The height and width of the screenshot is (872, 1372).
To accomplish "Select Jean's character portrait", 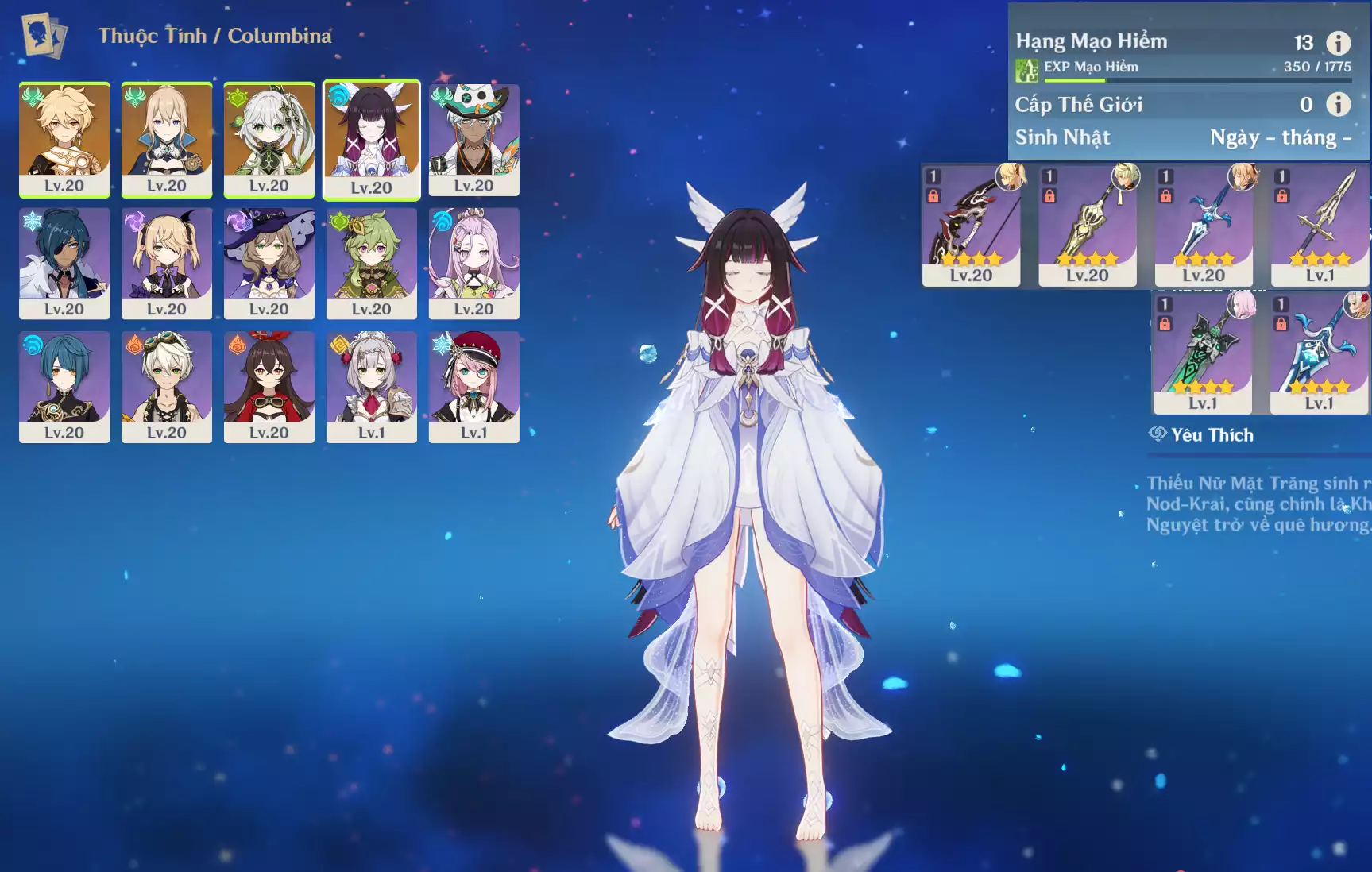I will tap(167, 139).
